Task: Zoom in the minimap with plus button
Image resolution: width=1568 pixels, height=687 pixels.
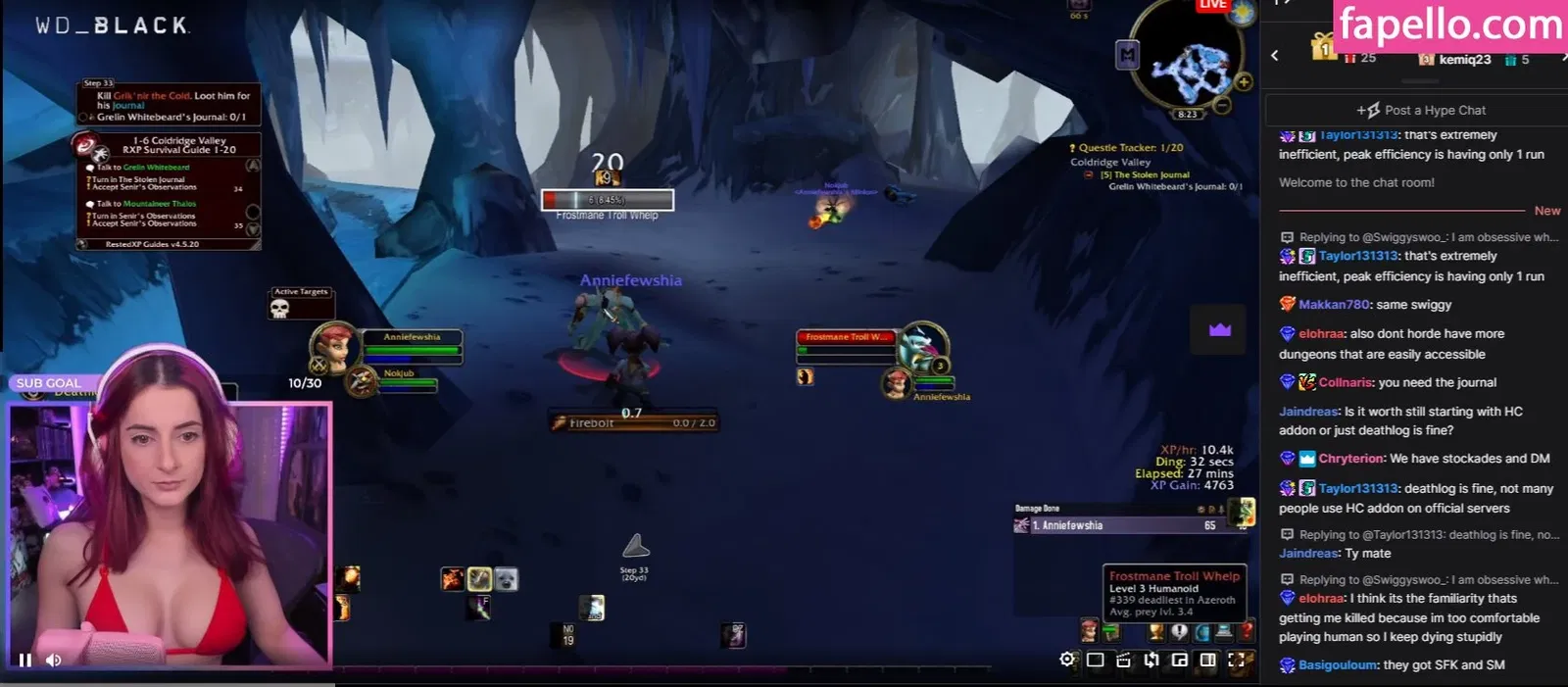Action: pos(1244,82)
